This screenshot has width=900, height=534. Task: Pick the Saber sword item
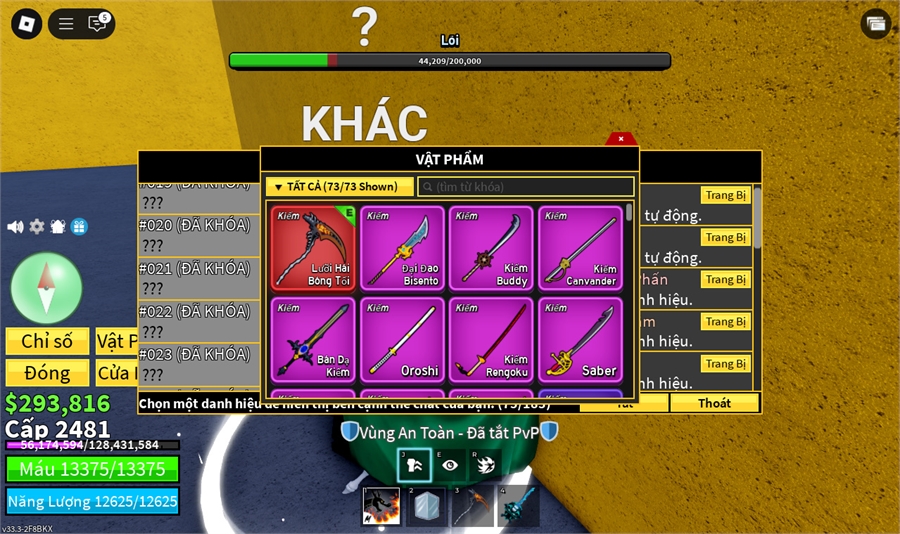coord(580,339)
